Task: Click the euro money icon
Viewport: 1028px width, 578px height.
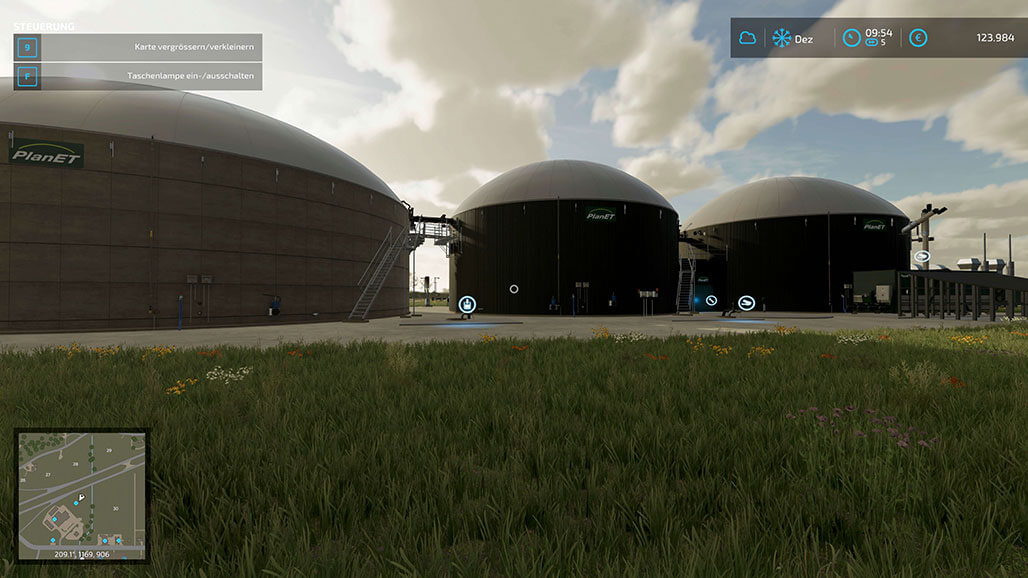Action: coord(918,38)
